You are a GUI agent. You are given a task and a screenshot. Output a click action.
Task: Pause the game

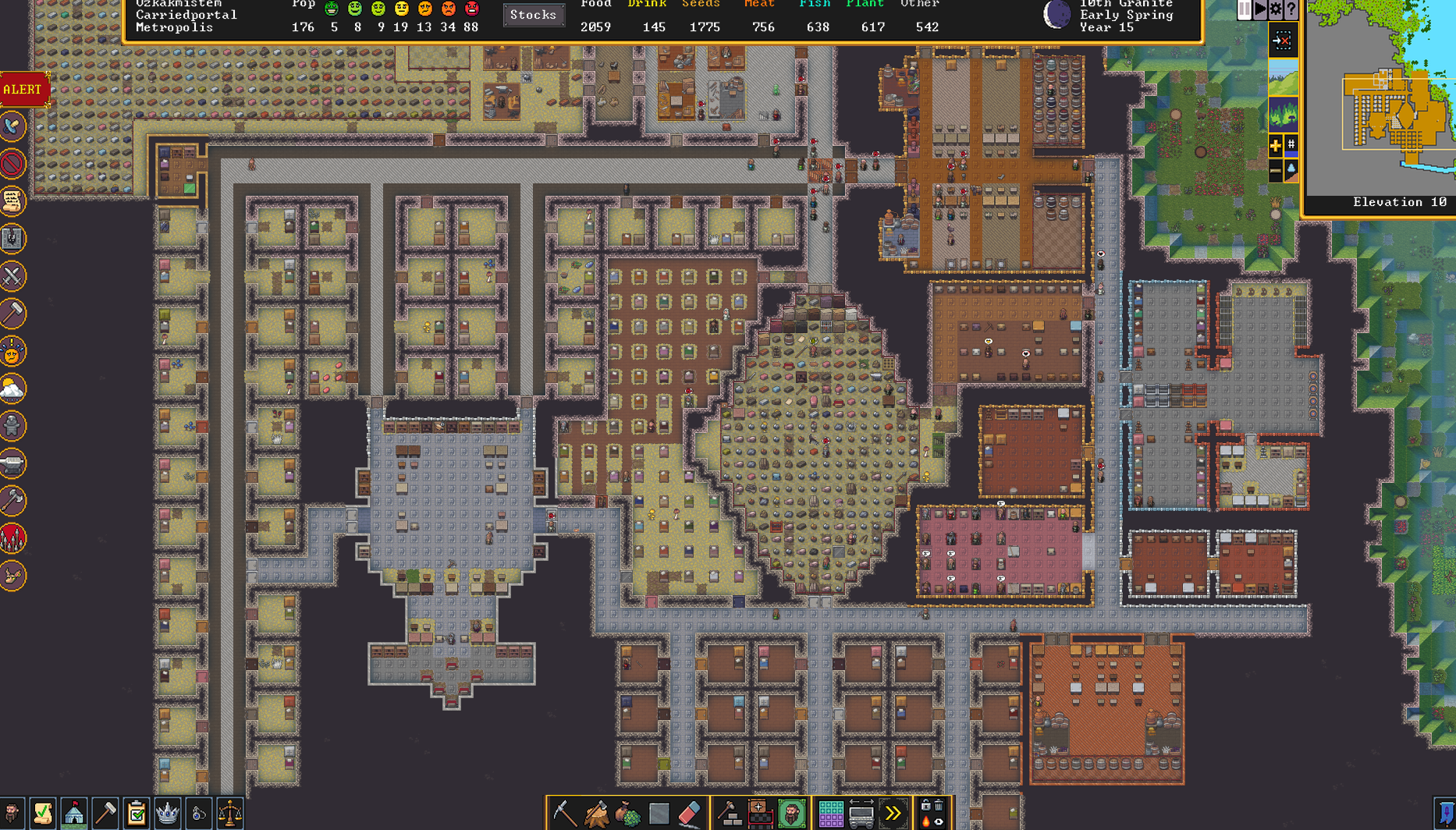pyautogui.click(x=1244, y=10)
